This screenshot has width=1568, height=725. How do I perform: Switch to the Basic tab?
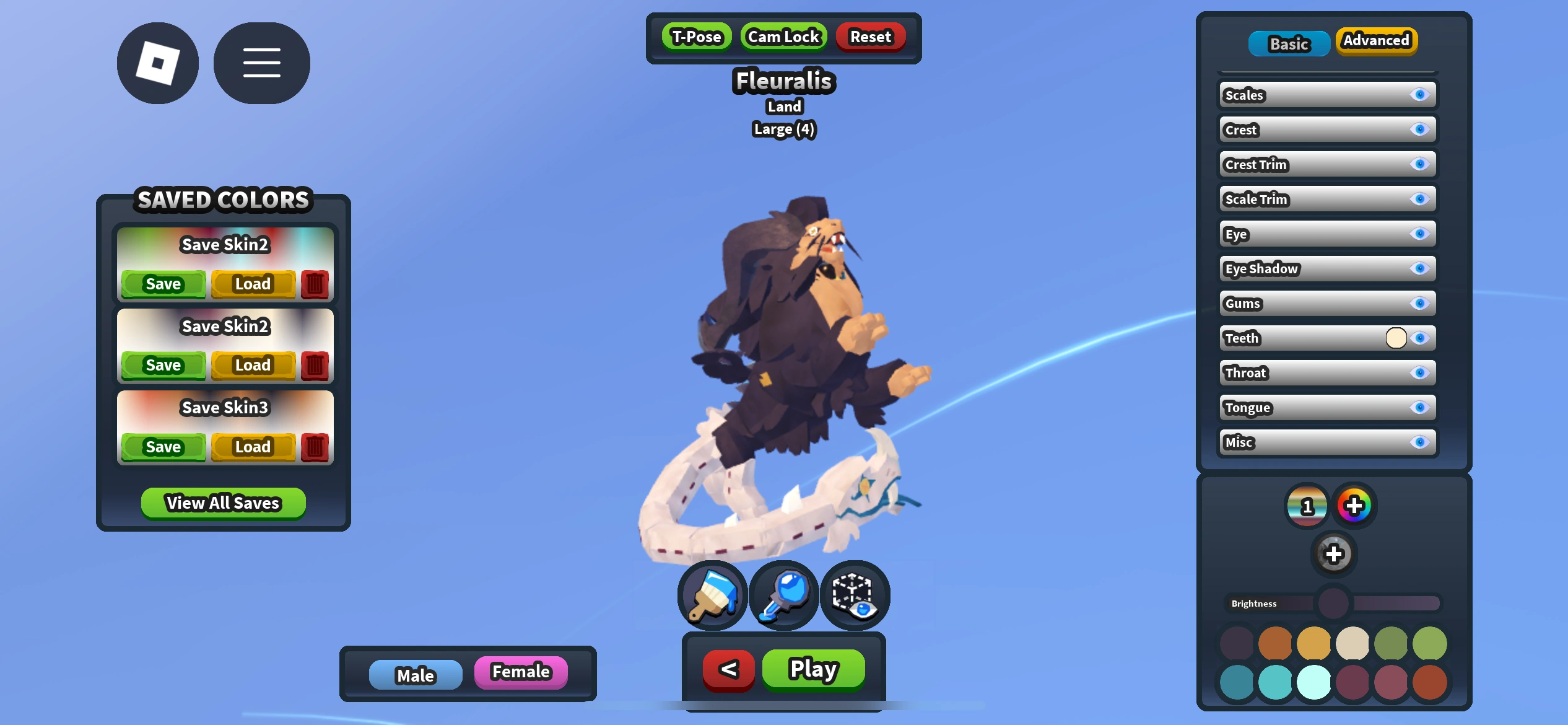(x=1289, y=43)
